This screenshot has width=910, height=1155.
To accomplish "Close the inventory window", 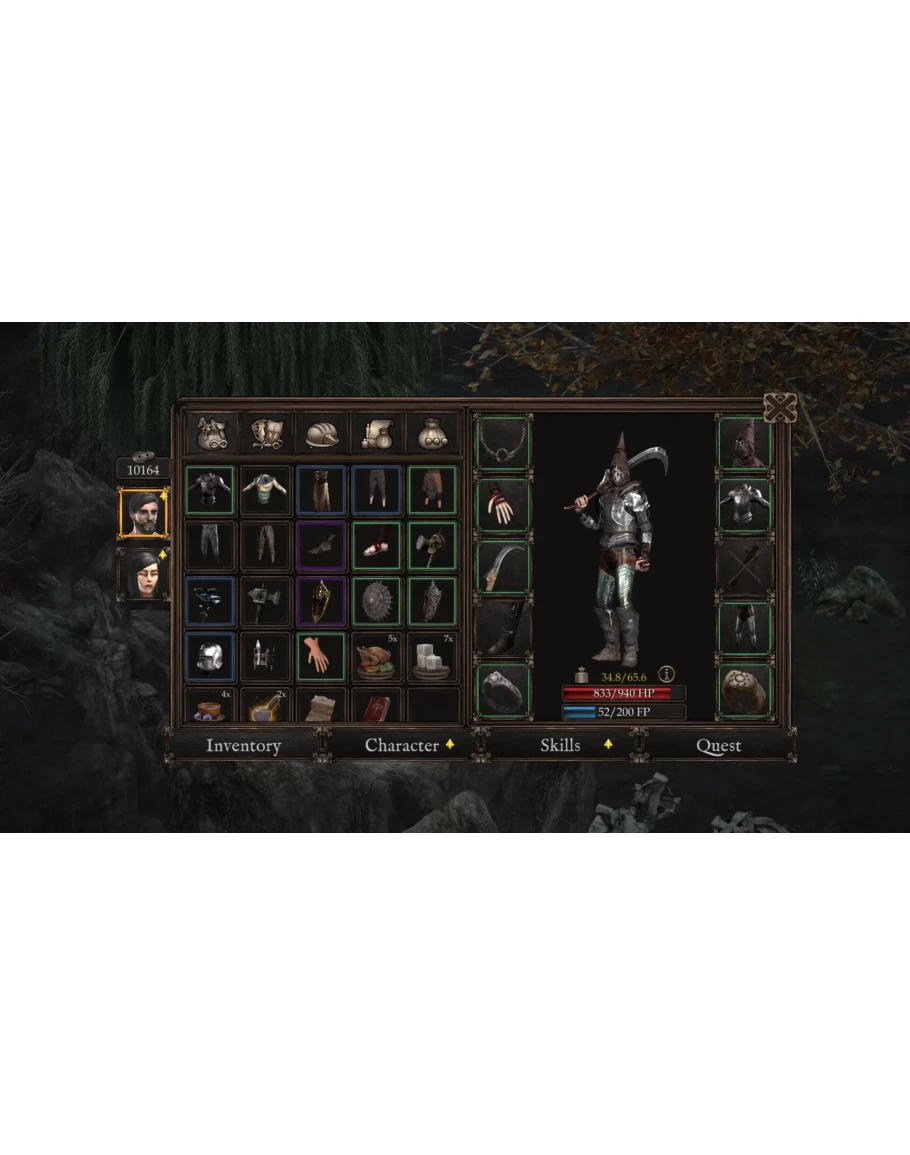I will [779, 408].
